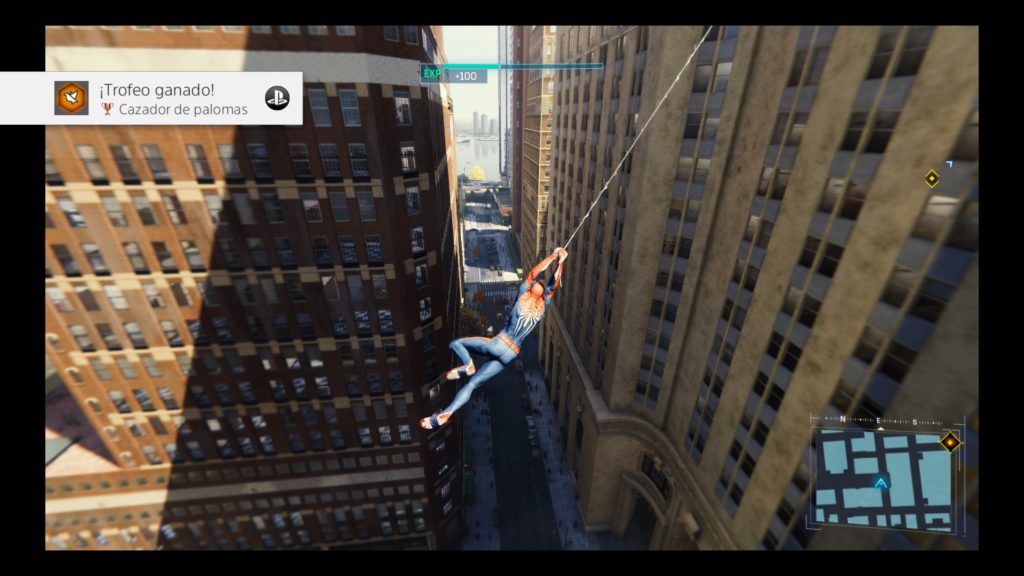Click the PlayStation logo on the notification

(x=277, y=98)
